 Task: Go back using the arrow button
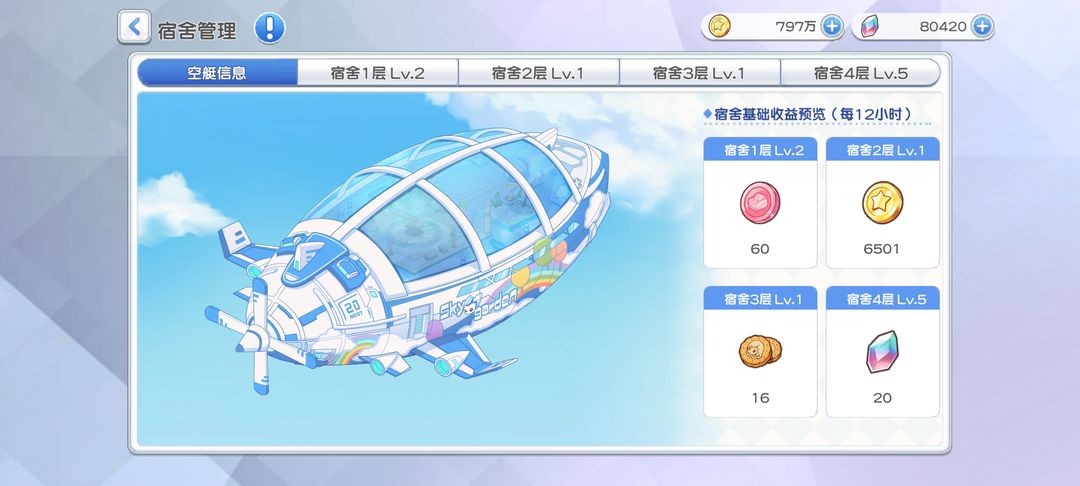134,27
